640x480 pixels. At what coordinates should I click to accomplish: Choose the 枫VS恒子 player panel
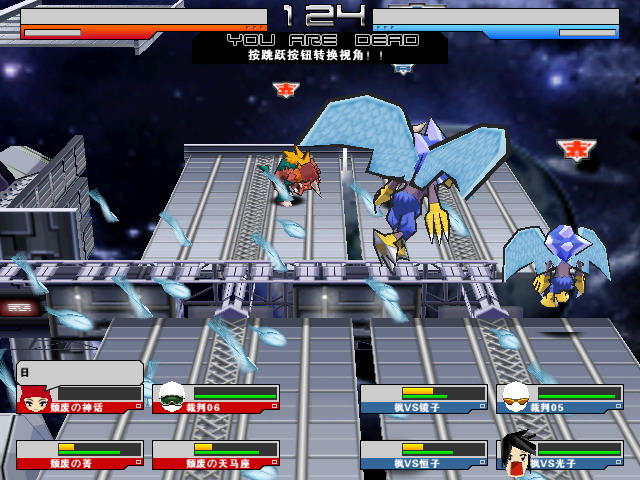[x=424, y=455]
